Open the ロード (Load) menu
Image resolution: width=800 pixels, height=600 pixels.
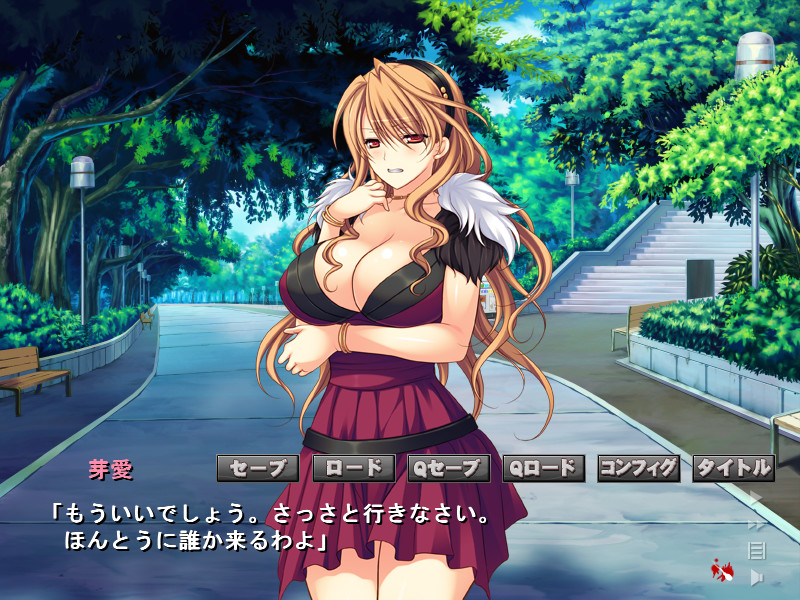tap(353, 467)
